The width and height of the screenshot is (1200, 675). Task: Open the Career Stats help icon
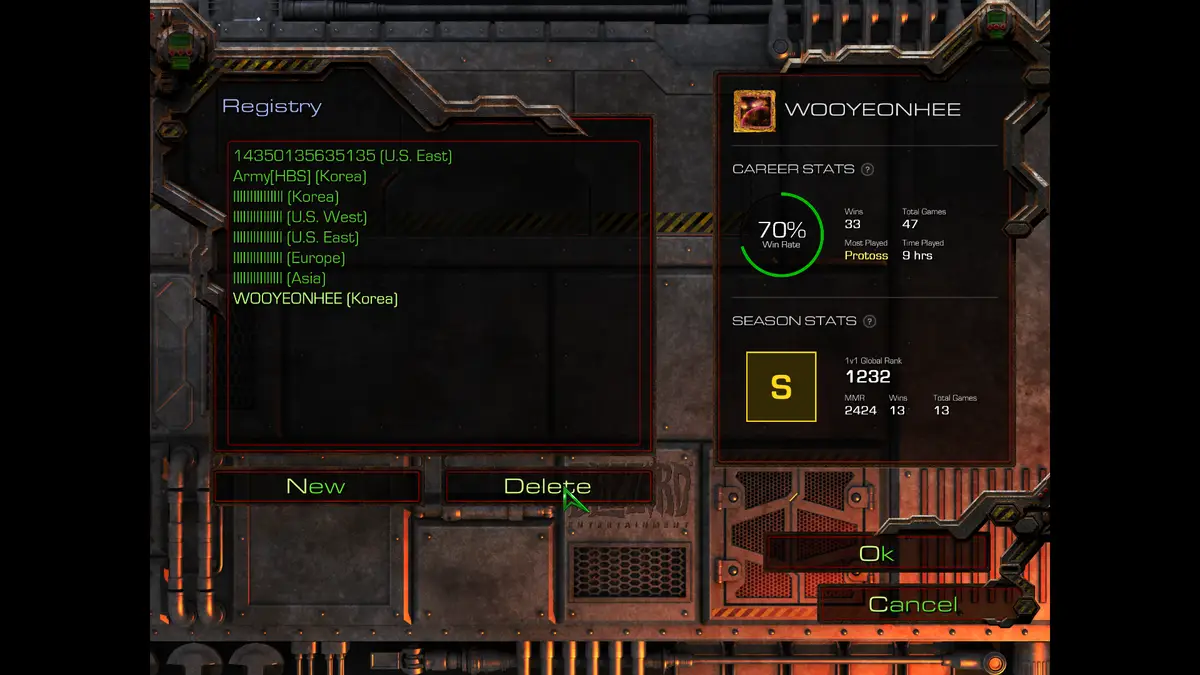[867, 169]
